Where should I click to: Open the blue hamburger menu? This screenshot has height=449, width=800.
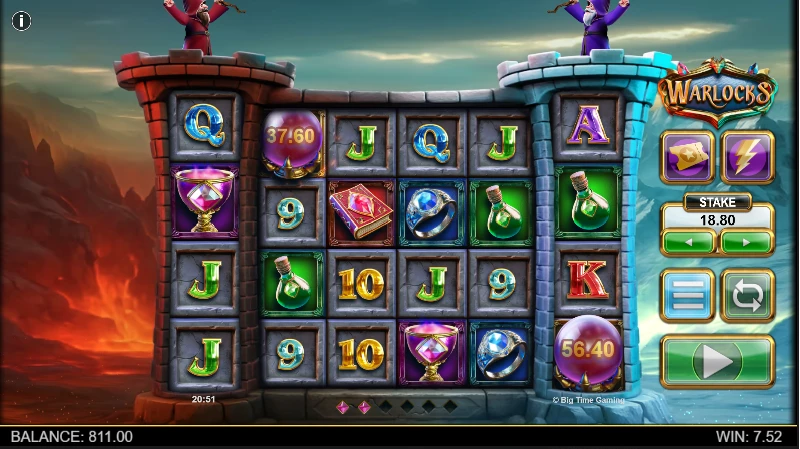click(x=687, y=295)
